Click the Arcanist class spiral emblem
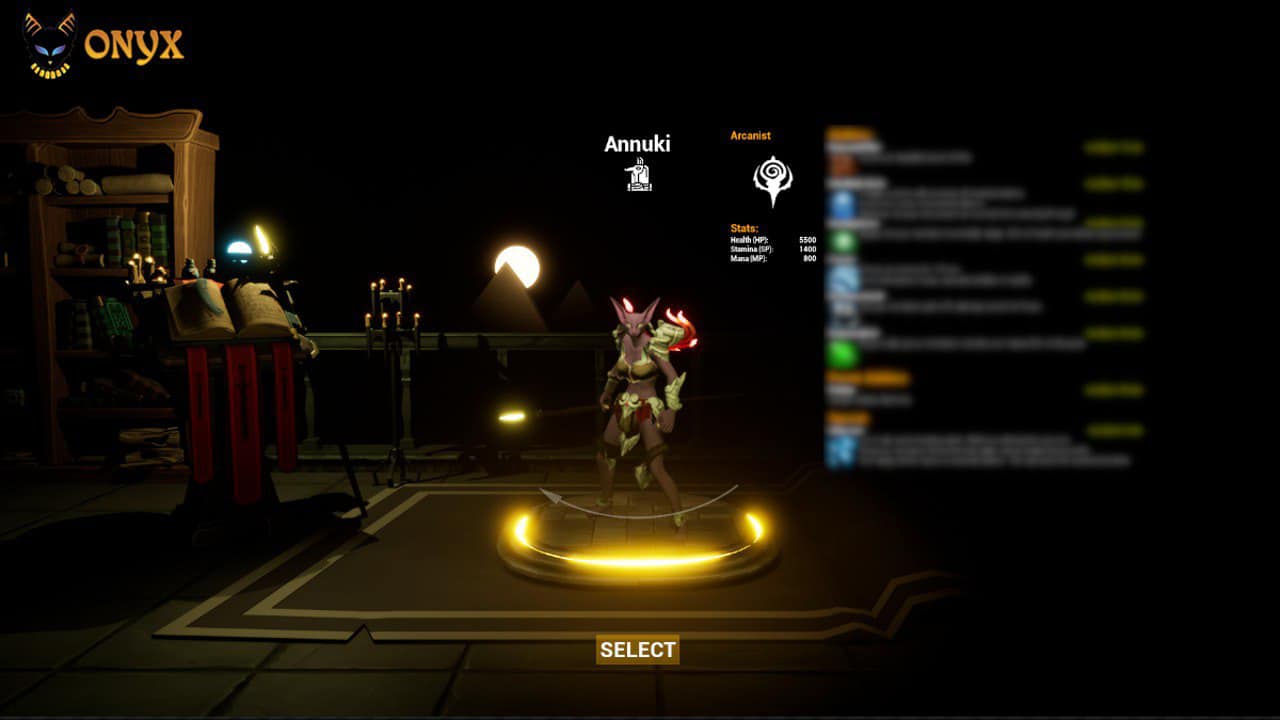This screenshot has height=720, width=1280. (x=772, y=180)
